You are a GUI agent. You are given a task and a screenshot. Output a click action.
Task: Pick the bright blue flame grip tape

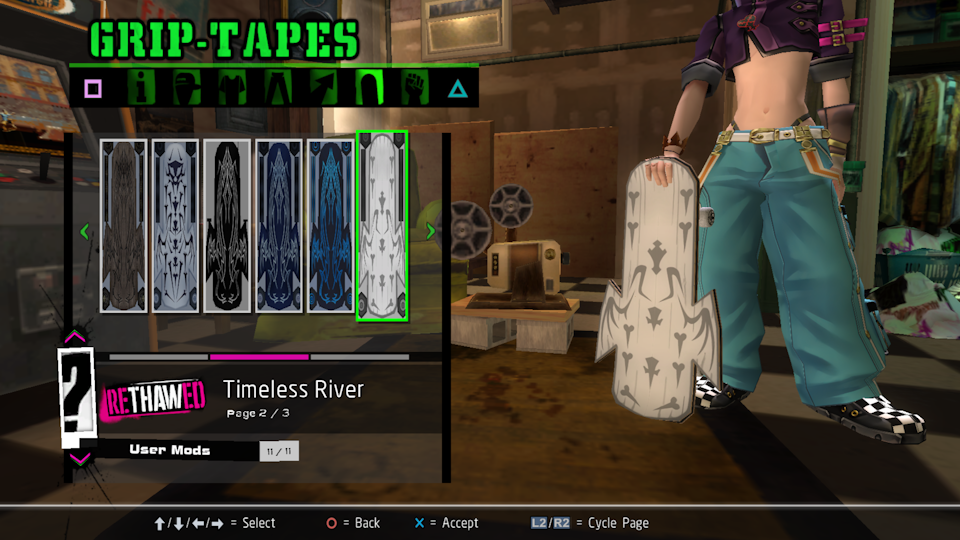[x=330, y=226]
